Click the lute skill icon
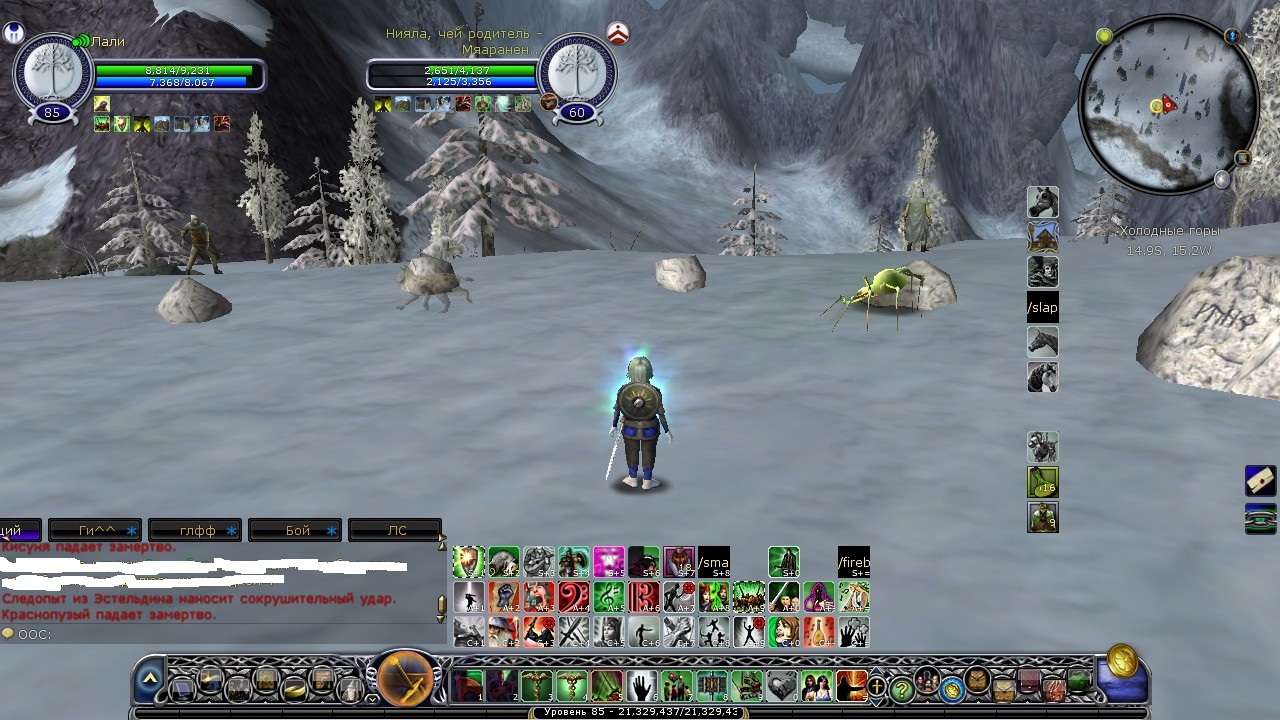 point(818,632)
